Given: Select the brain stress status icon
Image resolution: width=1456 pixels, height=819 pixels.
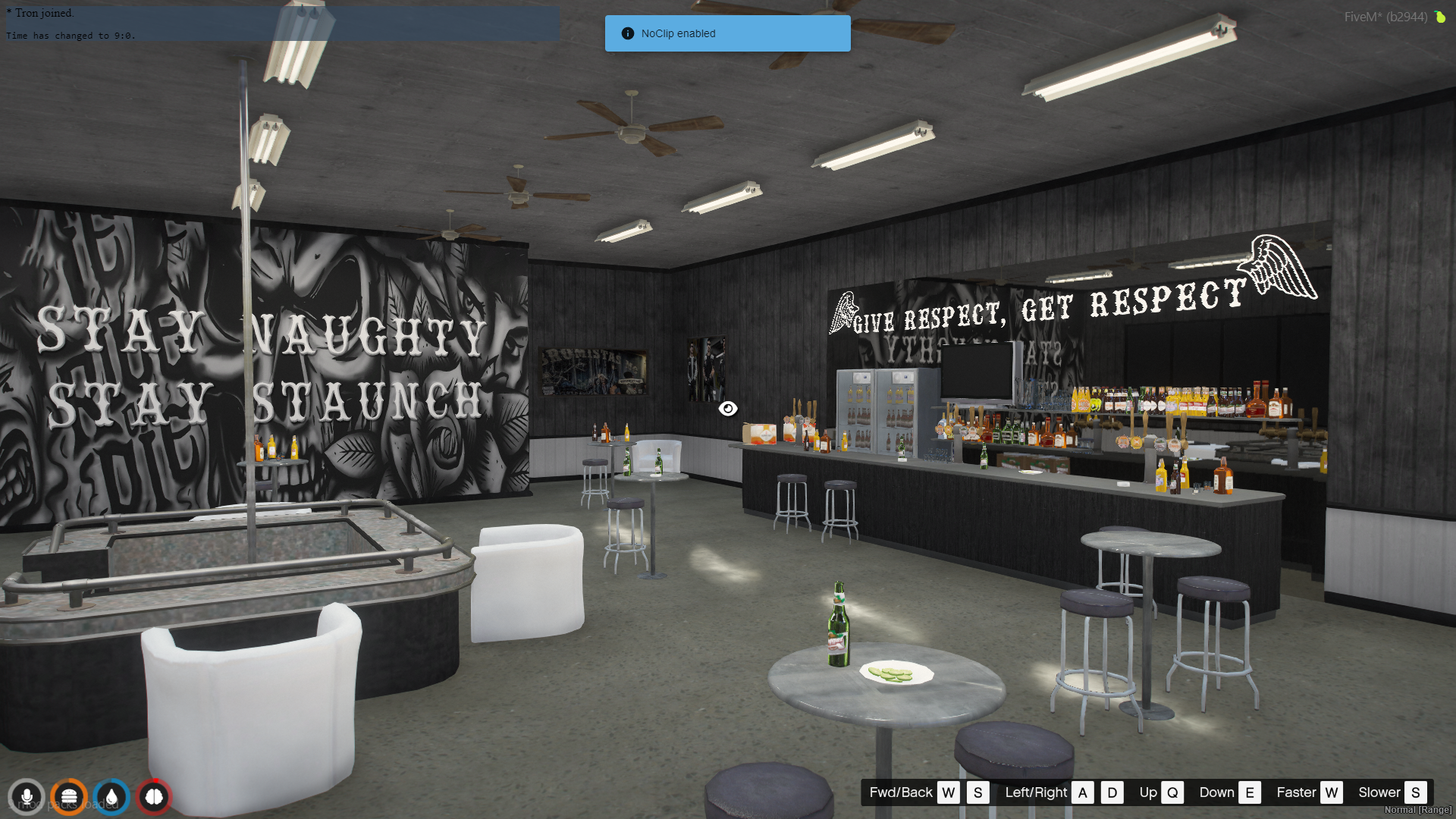Looking at the screenshot, I should (x=154, y=797).
